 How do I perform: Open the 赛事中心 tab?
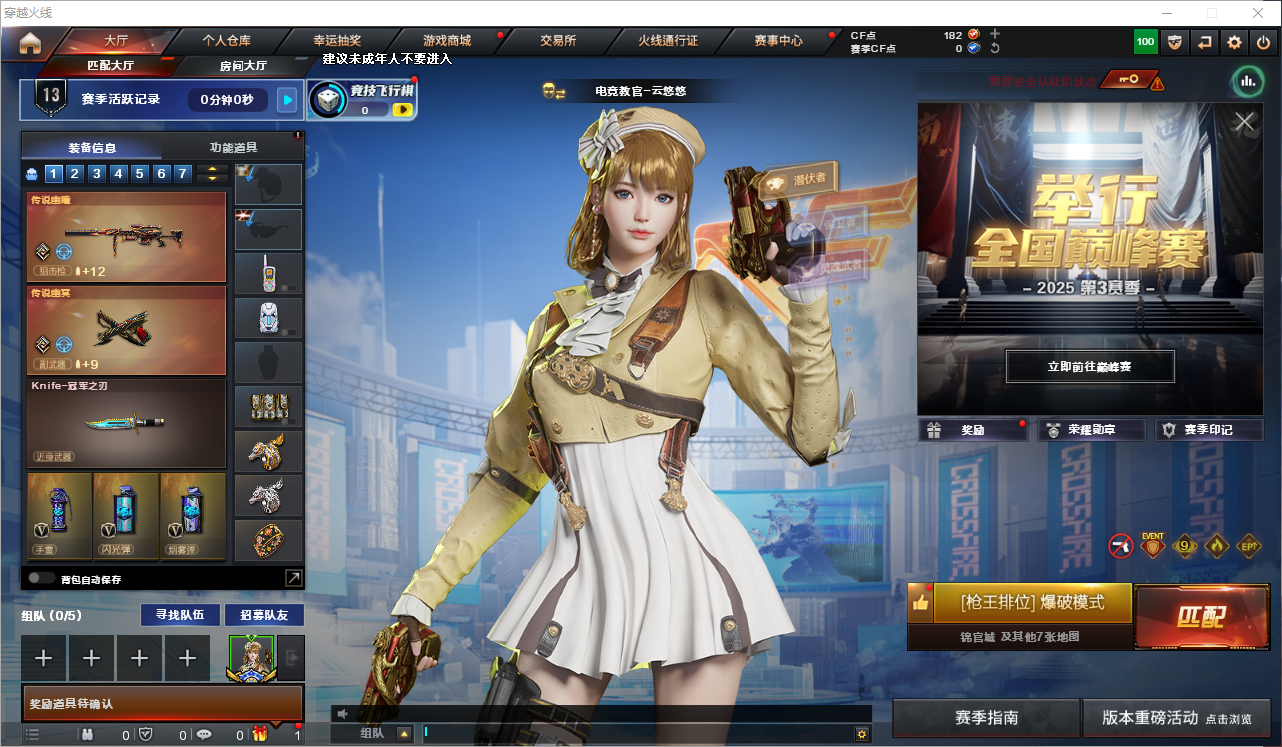click(x=778, y=41)
